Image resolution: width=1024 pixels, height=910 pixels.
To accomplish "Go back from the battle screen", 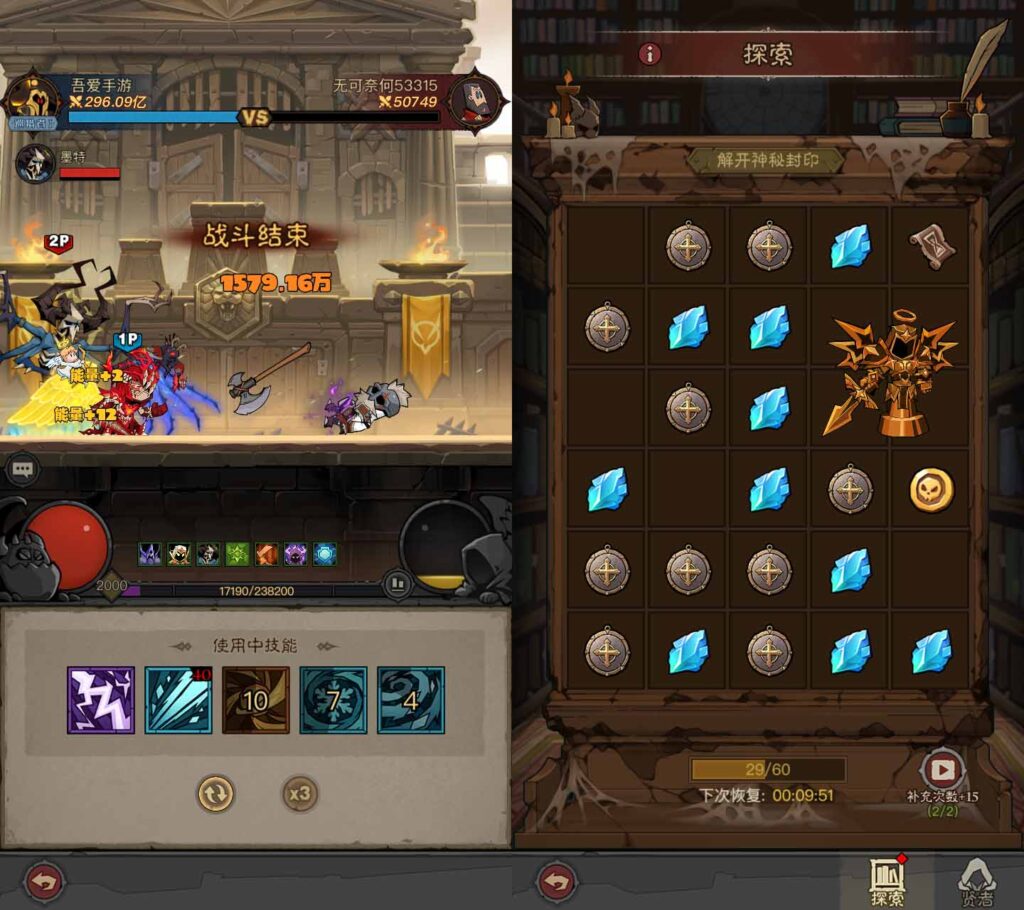I will (x=44, y=882).
